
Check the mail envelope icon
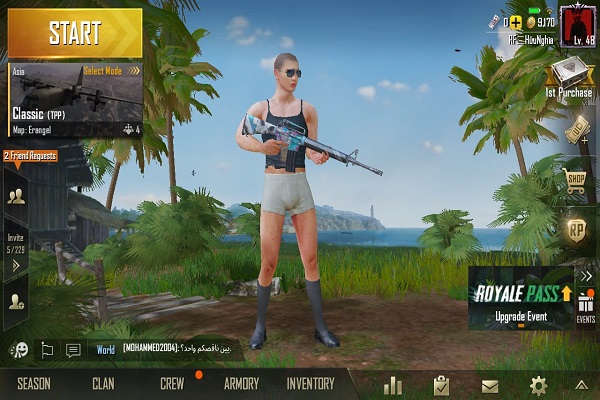pyautogui.click(x=490, y=385)
